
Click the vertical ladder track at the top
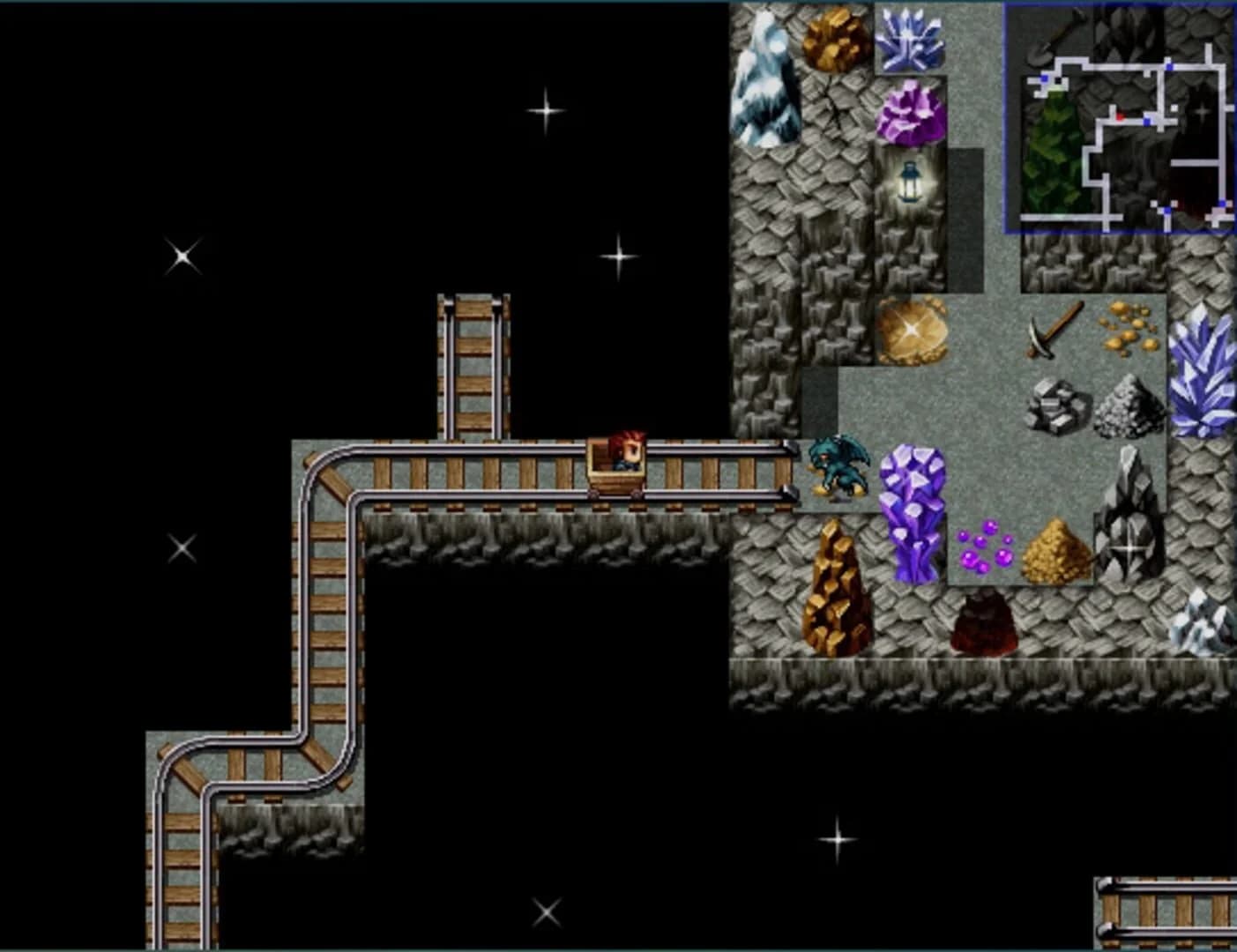473,361
